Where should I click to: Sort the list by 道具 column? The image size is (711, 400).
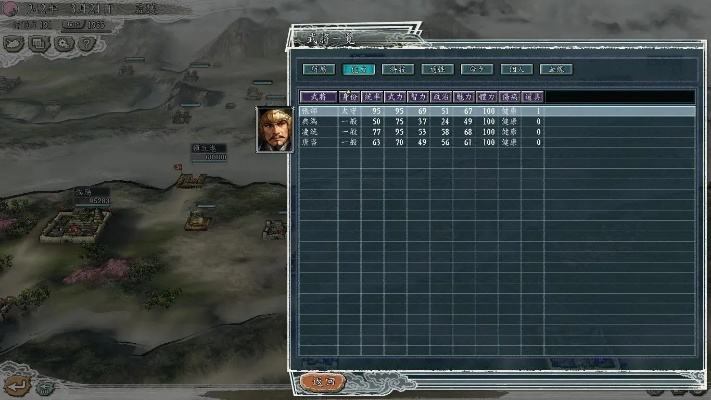point(533,97)
